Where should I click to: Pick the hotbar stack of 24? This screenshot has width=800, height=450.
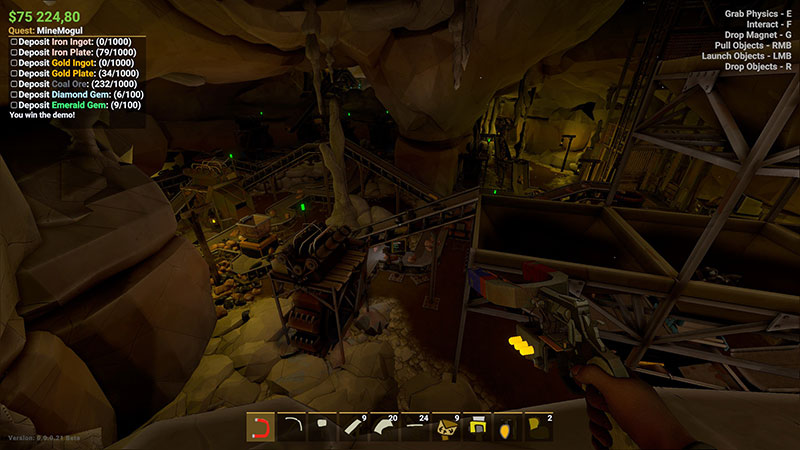pyautogui.click(x=417, y=428)
